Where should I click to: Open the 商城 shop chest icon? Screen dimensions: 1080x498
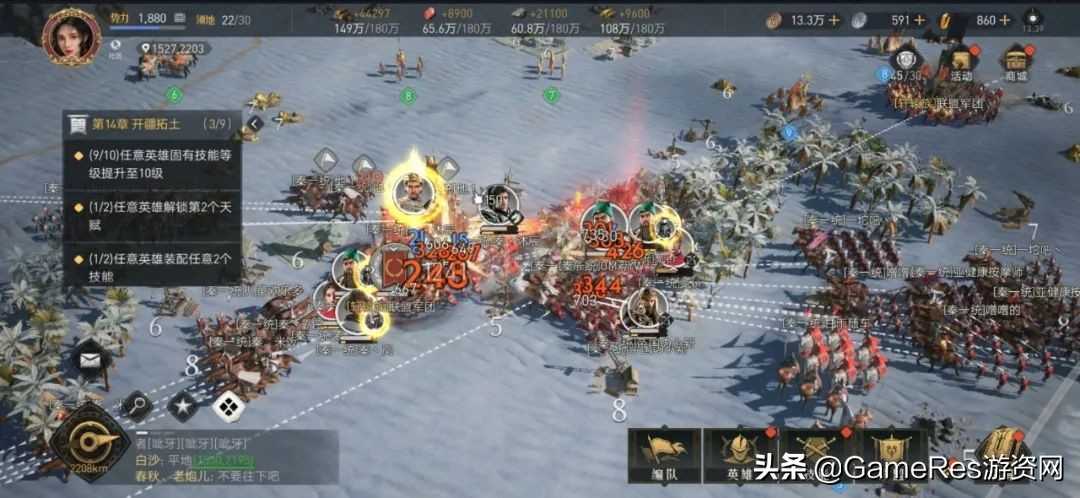(1017, 62)
